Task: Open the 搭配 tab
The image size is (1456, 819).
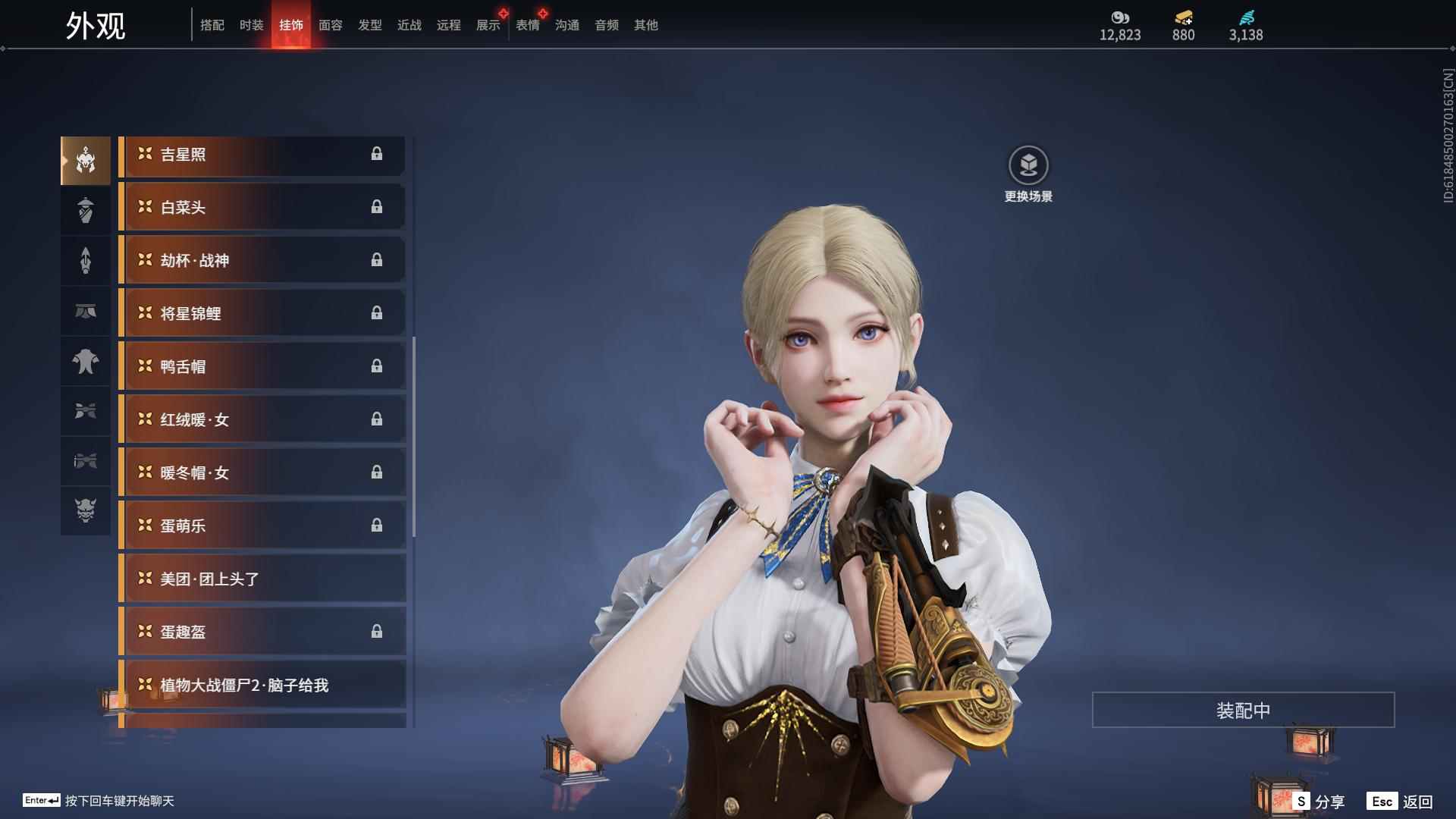Action: 212,25
